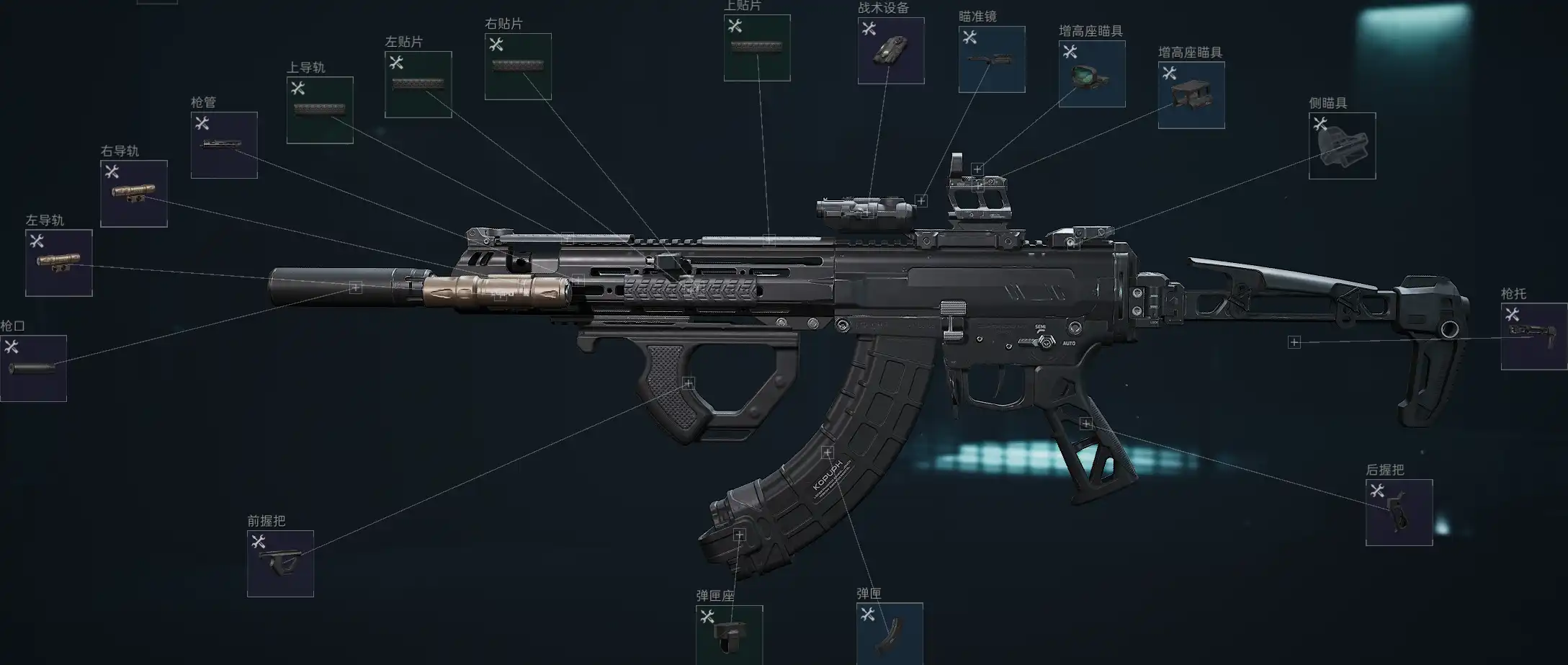Open the 左导轨 left rail slot

coord(59,263)
